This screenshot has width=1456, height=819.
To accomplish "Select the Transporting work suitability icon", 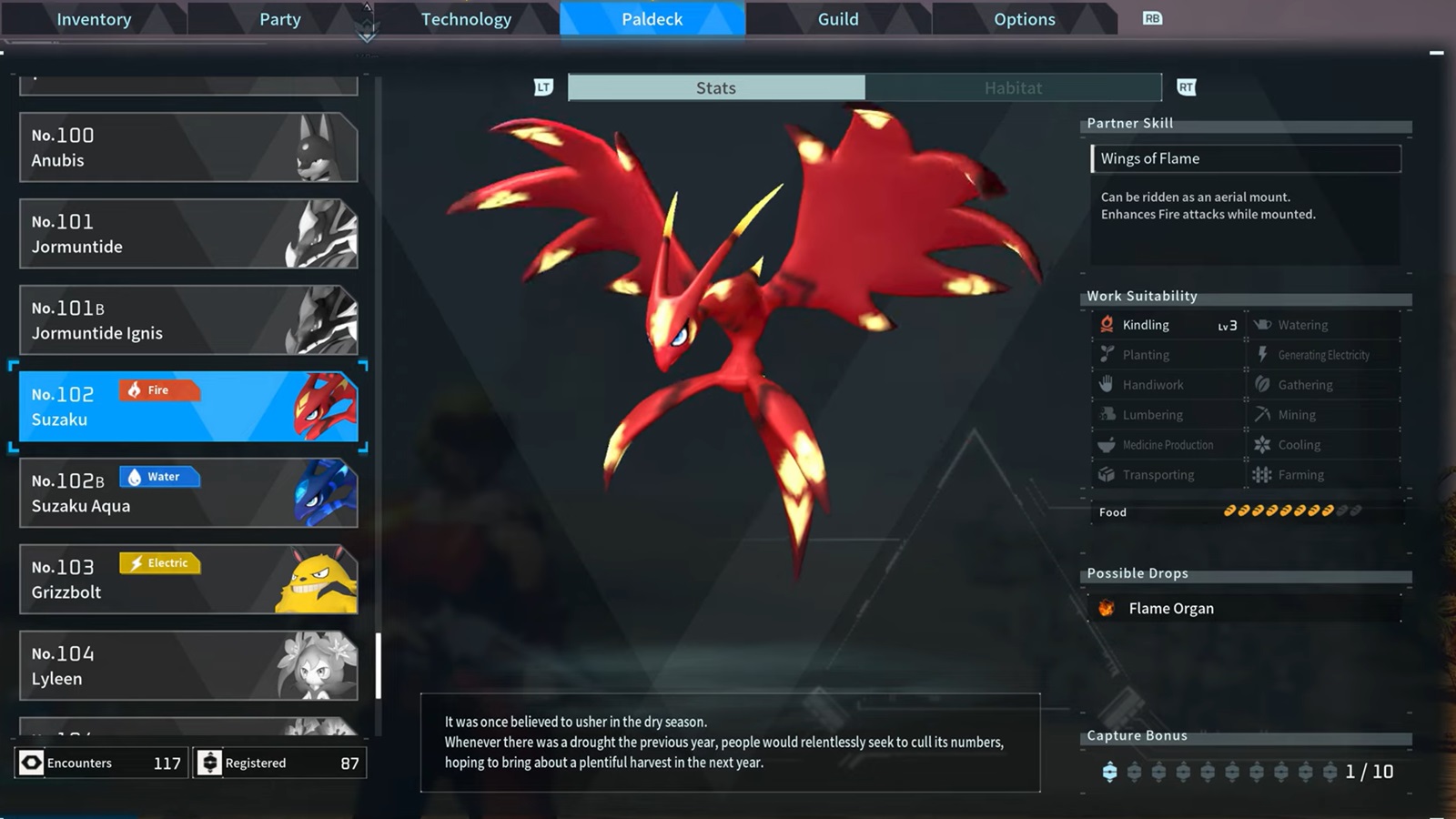I will (x=1105, y=474).
